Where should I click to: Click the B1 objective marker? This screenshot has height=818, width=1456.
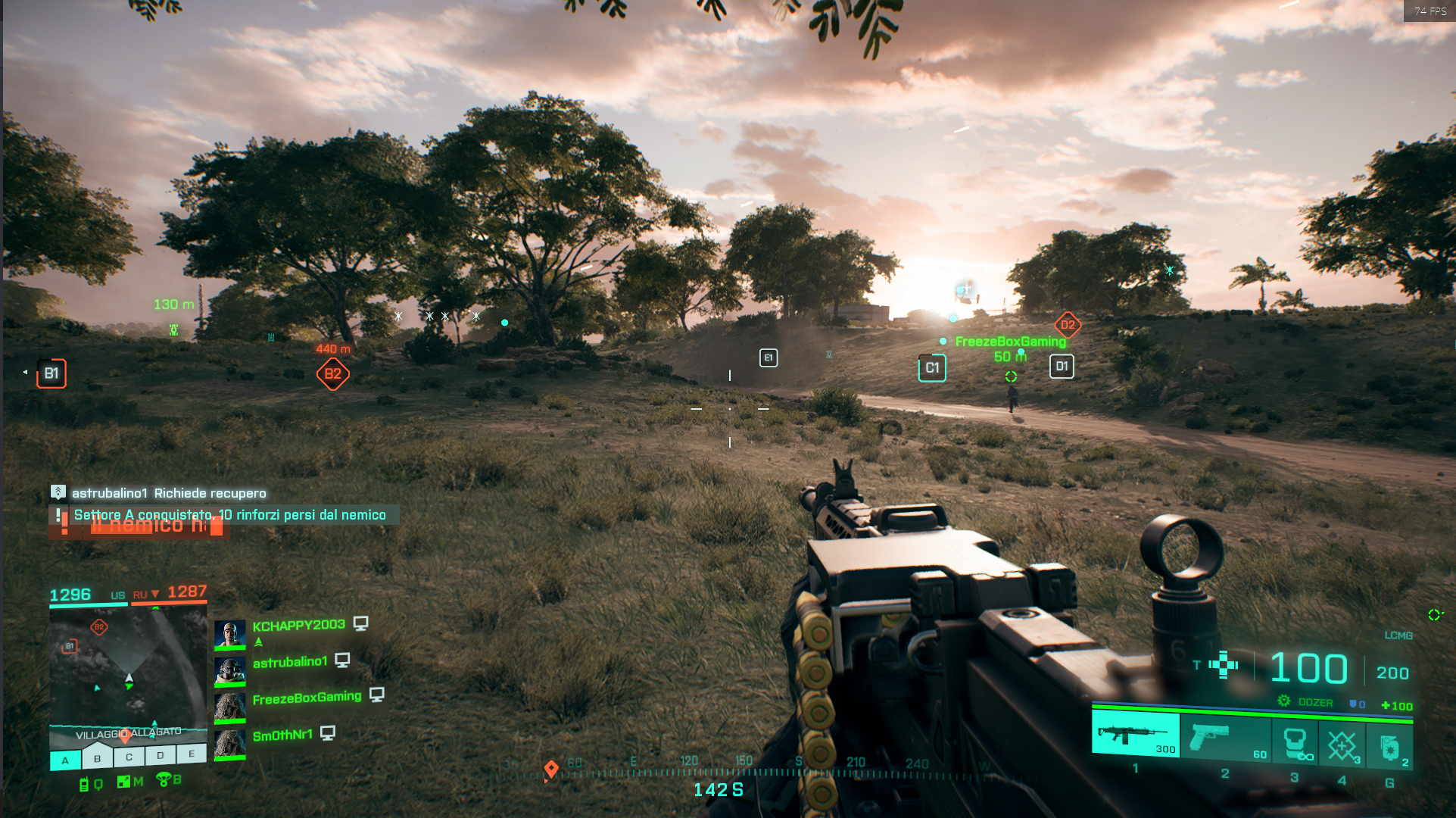pyautogui.click(x=51, y=373)
